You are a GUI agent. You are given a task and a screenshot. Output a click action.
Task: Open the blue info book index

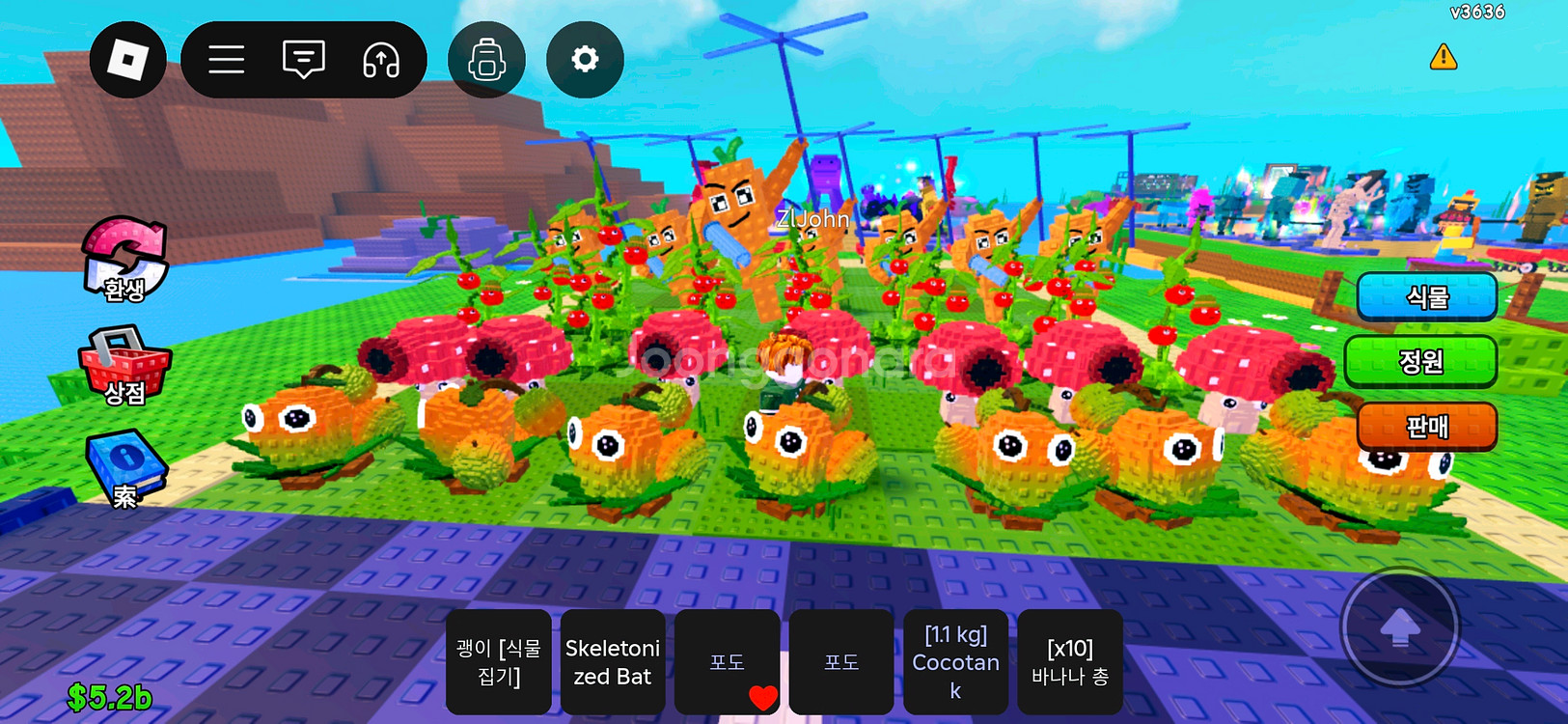tap(124, 468)
